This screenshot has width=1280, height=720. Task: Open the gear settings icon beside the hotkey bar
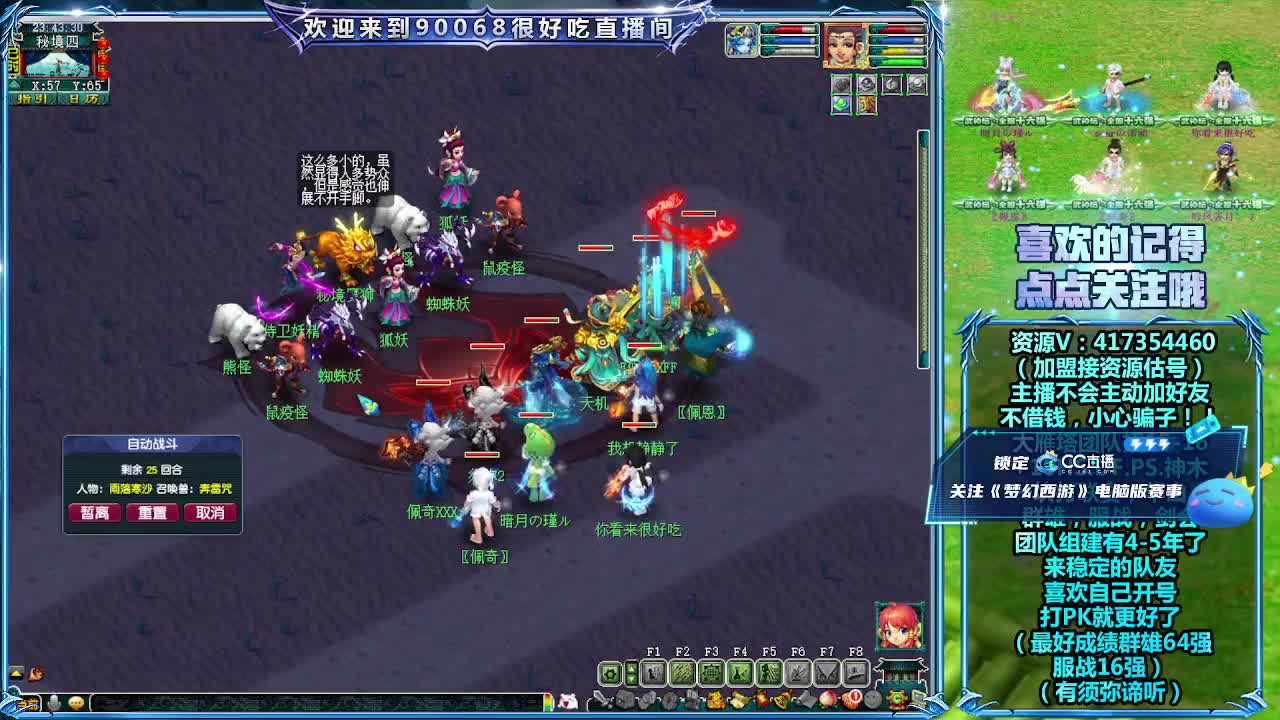tap(610, 673)
